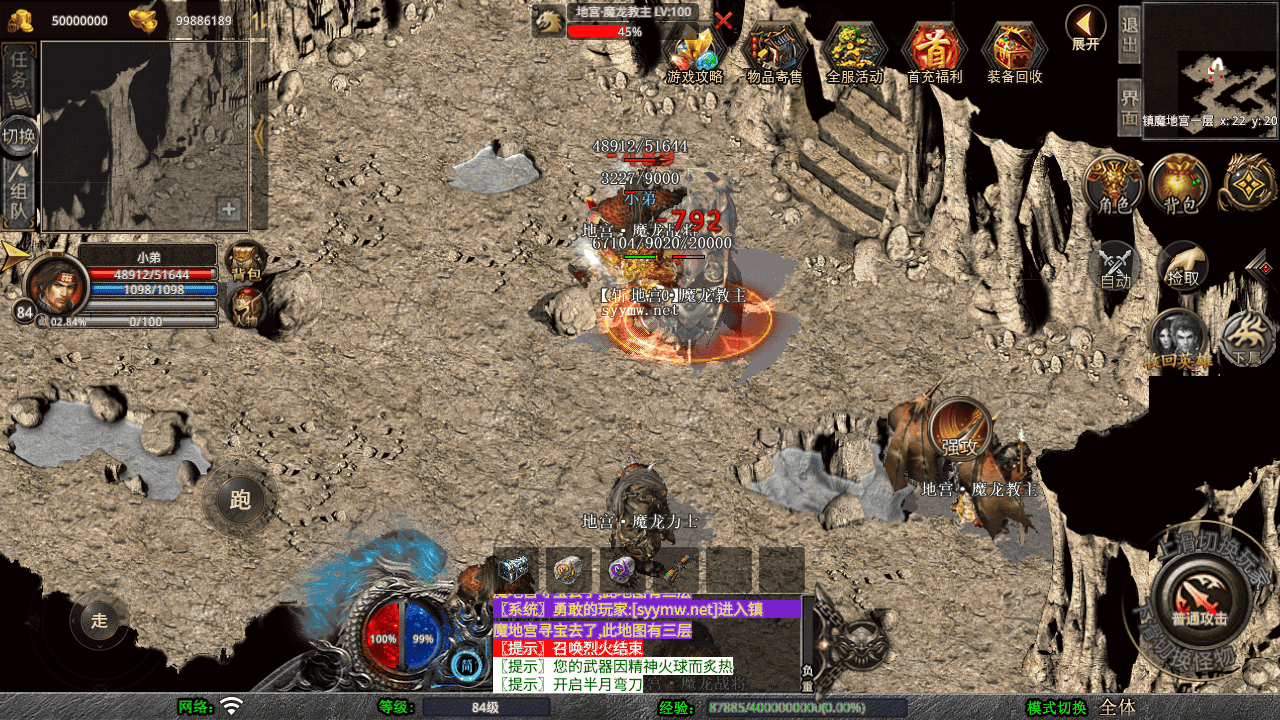Click the 展开 expand arrow button
Image resolution: width=1280 pixels, height=720 pixels.
click(x=1085, y=26)
